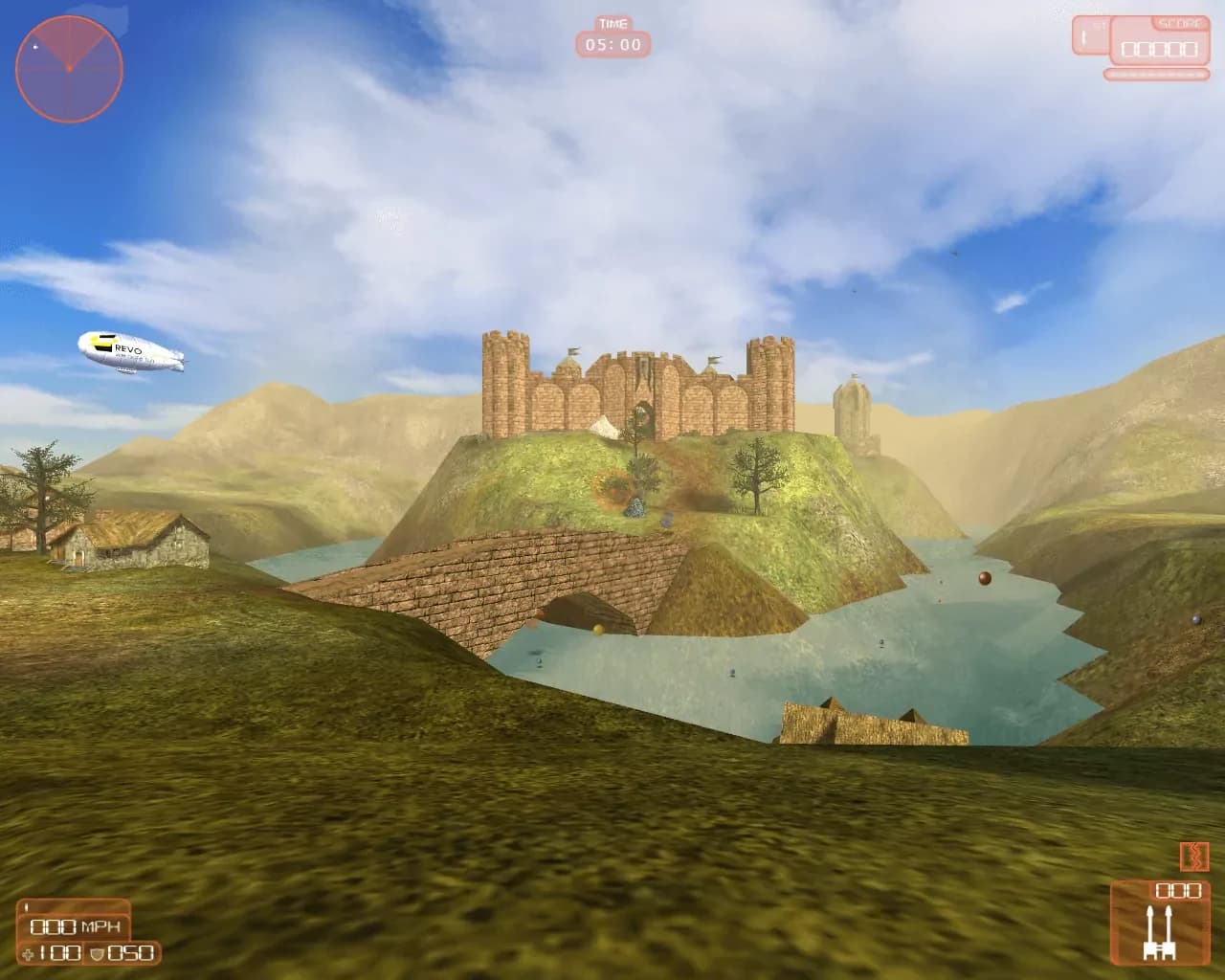Click the 05:00 countdown timer display
Image resolution: width=1225 pixels, height=980 pixels.
(x=612, y=44)
